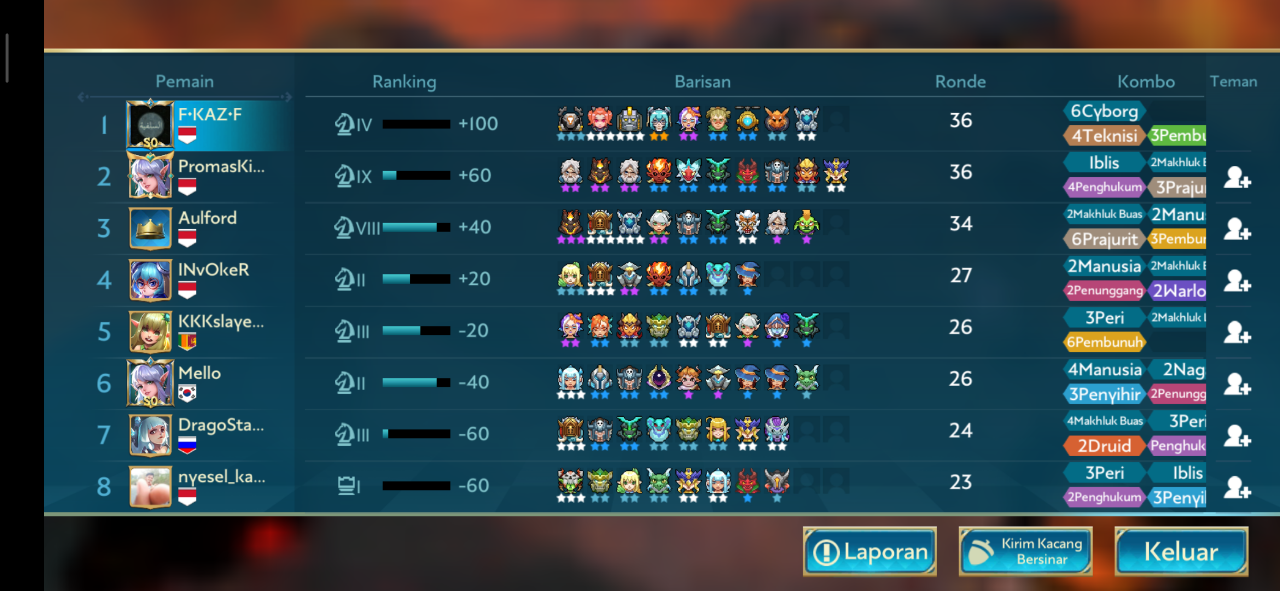Open nyesel_ka's player avatar

(150, 486)
